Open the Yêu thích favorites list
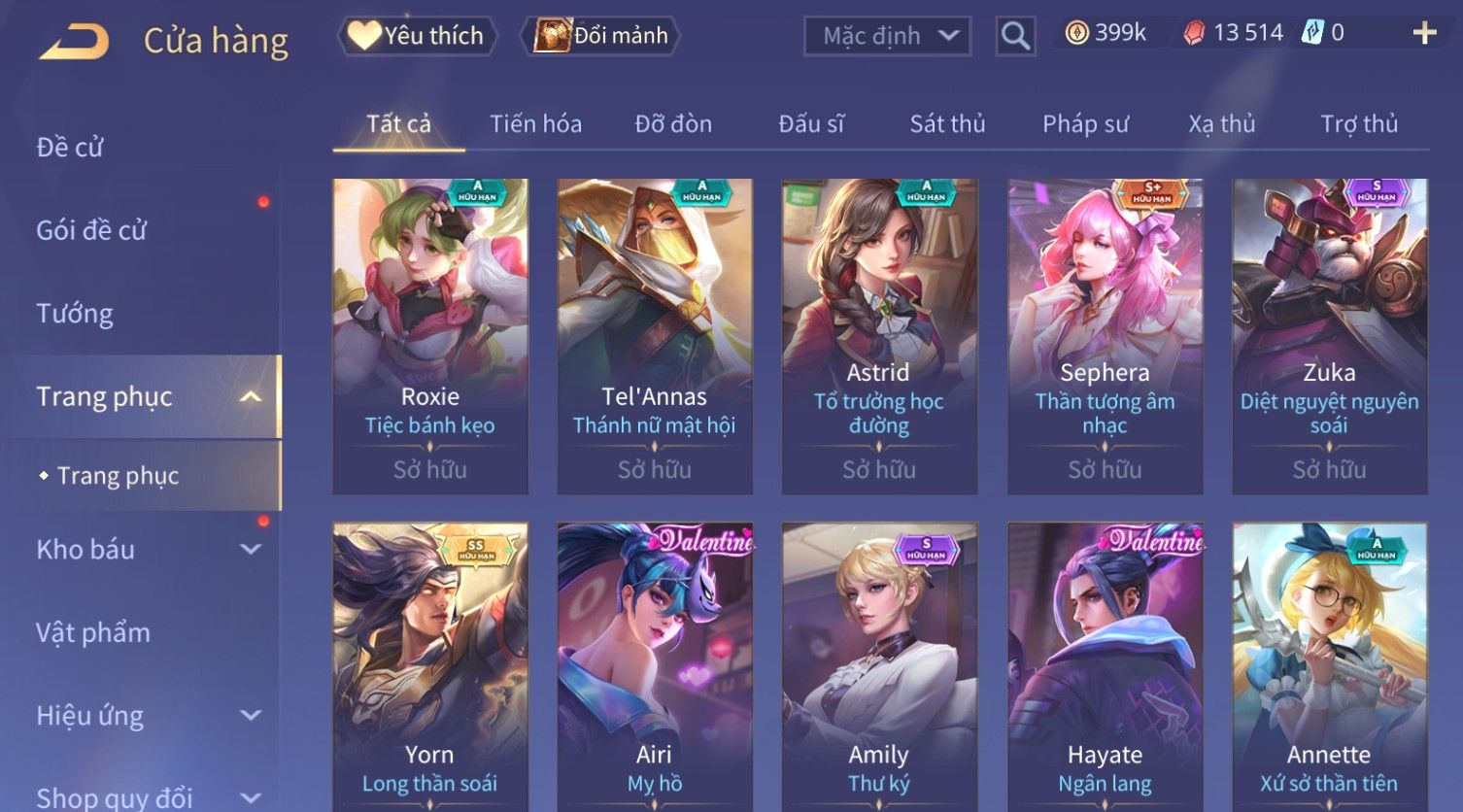This screenshot has height=812, width=1463. (417, 36)
